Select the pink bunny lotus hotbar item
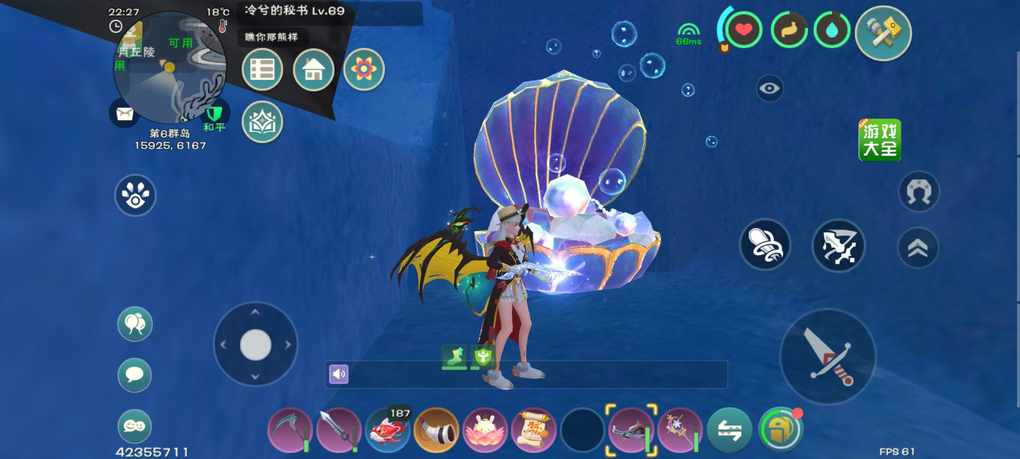The width and height of the screenshot is (1020, 459). 485,430
